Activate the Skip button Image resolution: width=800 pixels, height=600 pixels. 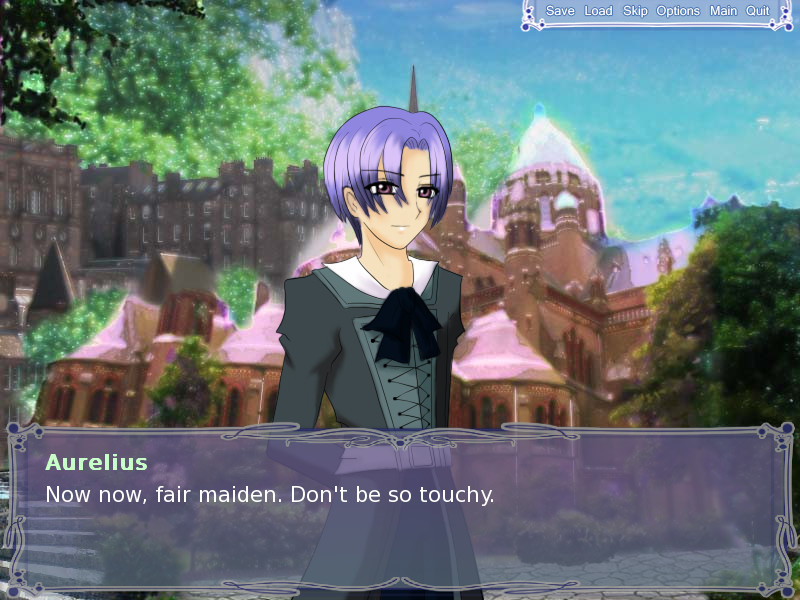[635, 11]
